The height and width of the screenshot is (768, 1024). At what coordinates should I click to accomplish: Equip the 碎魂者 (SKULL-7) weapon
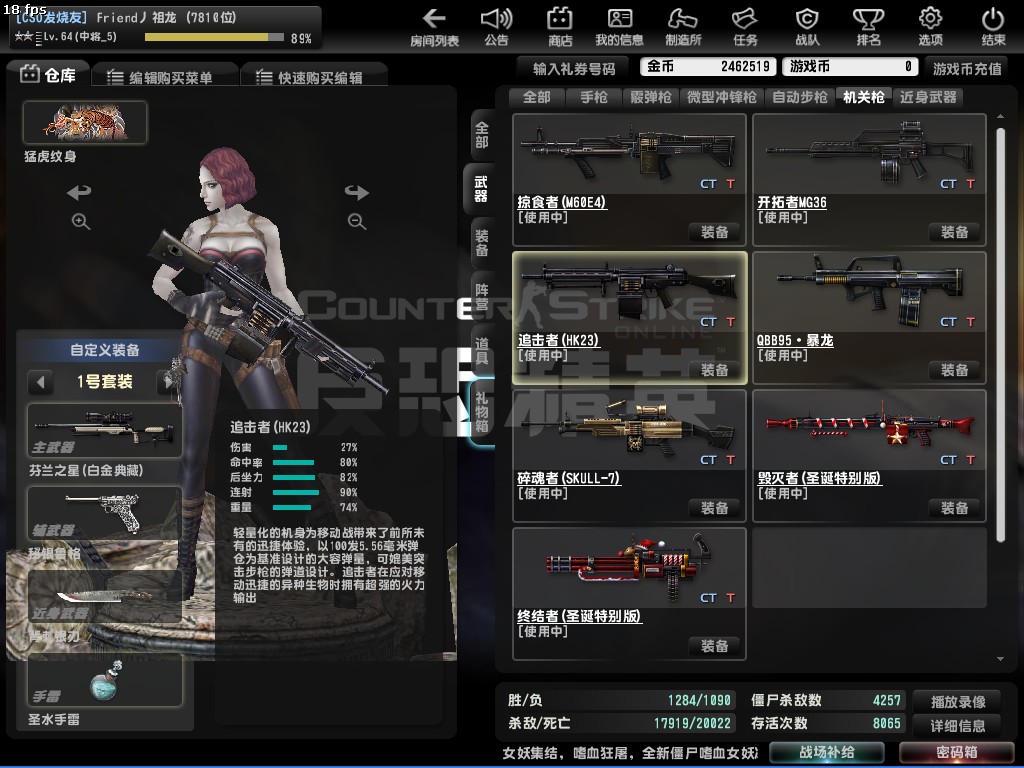[x=714, y=508]
